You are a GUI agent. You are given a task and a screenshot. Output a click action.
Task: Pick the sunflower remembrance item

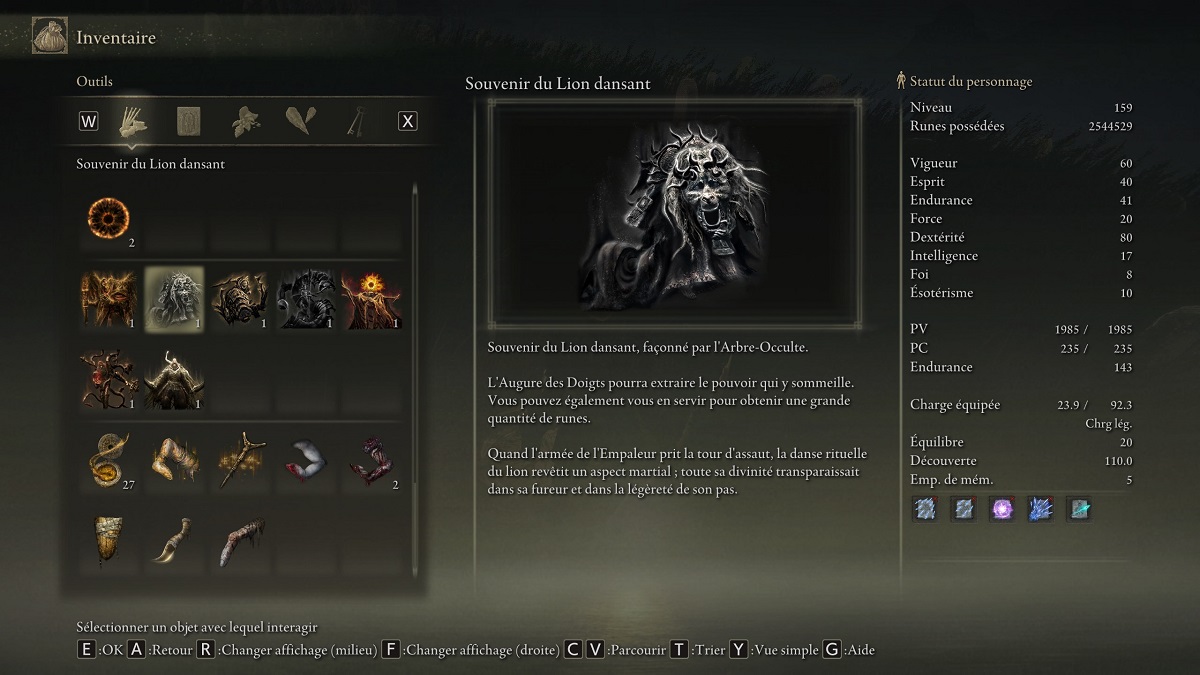(371, 298)
